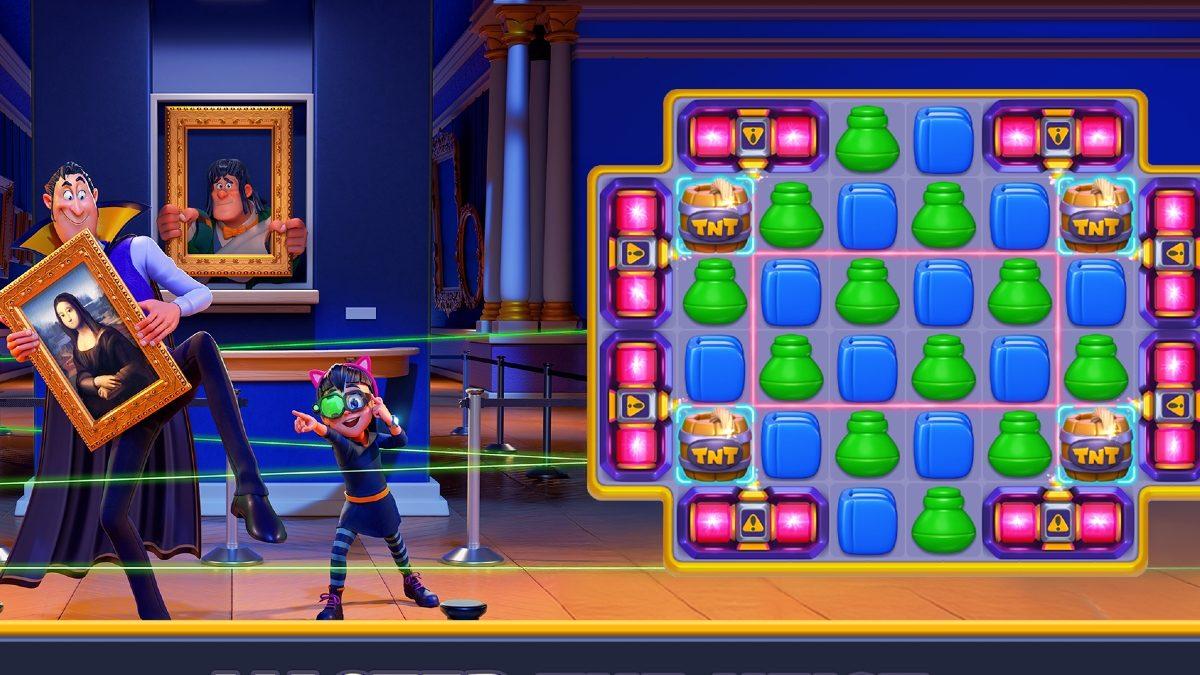Pick the green pot beside the upper-left TNT barrel
The image size is (1200, 675).
(x=791, y=216)
